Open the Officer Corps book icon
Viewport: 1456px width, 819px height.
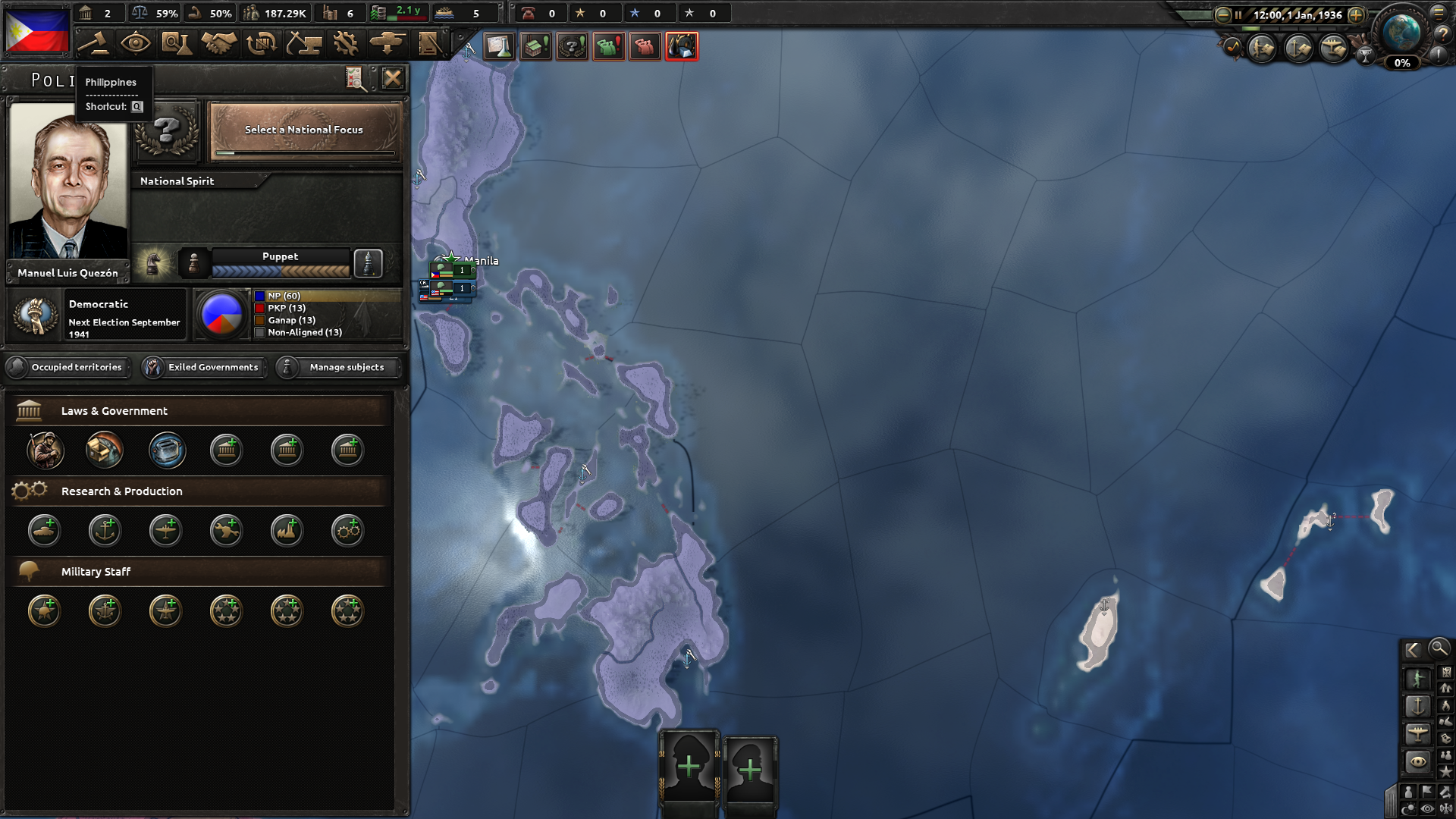coord(430,44)
